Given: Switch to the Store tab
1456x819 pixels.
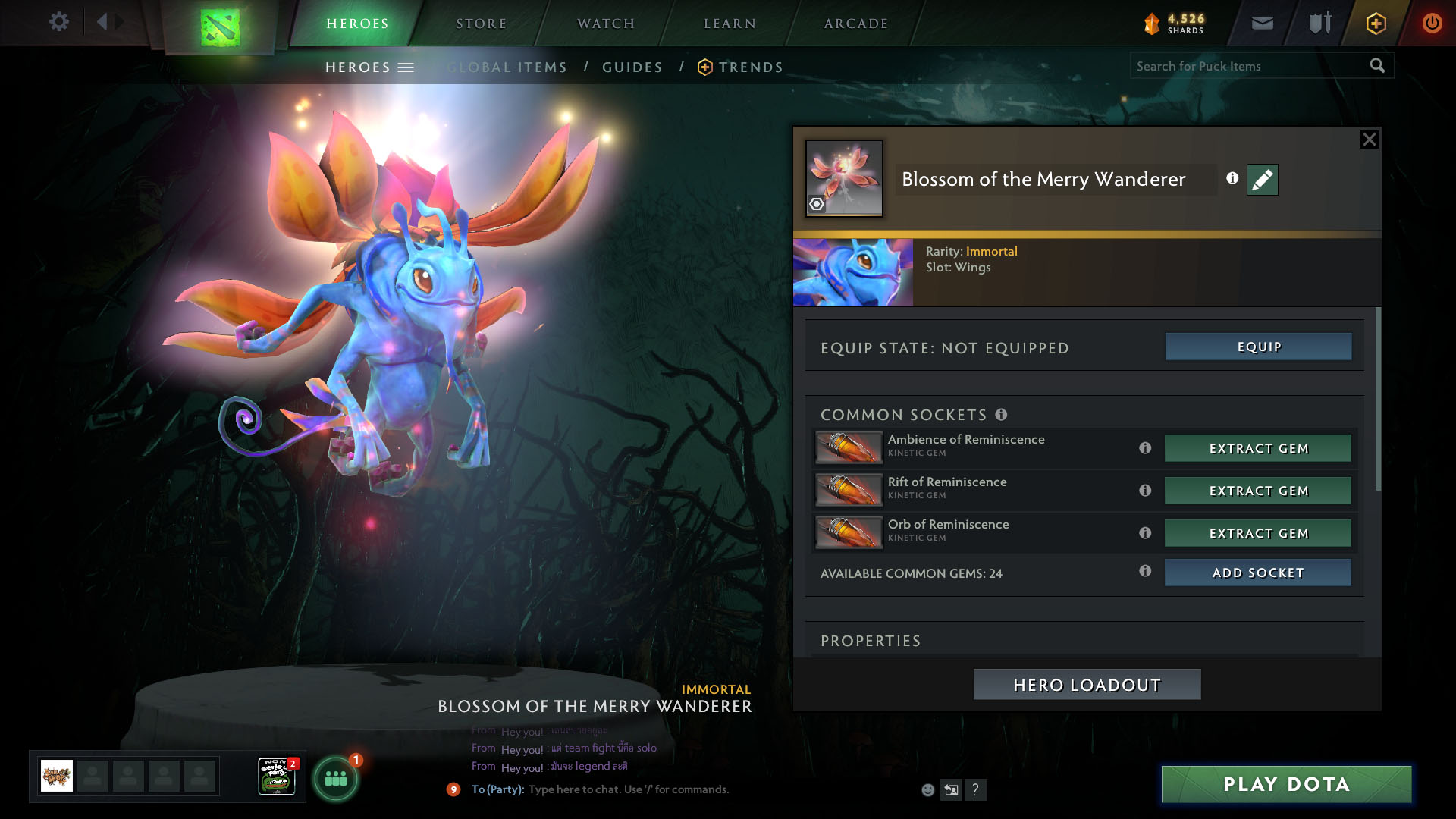Looking at the screenshot, I should point(481,24).
